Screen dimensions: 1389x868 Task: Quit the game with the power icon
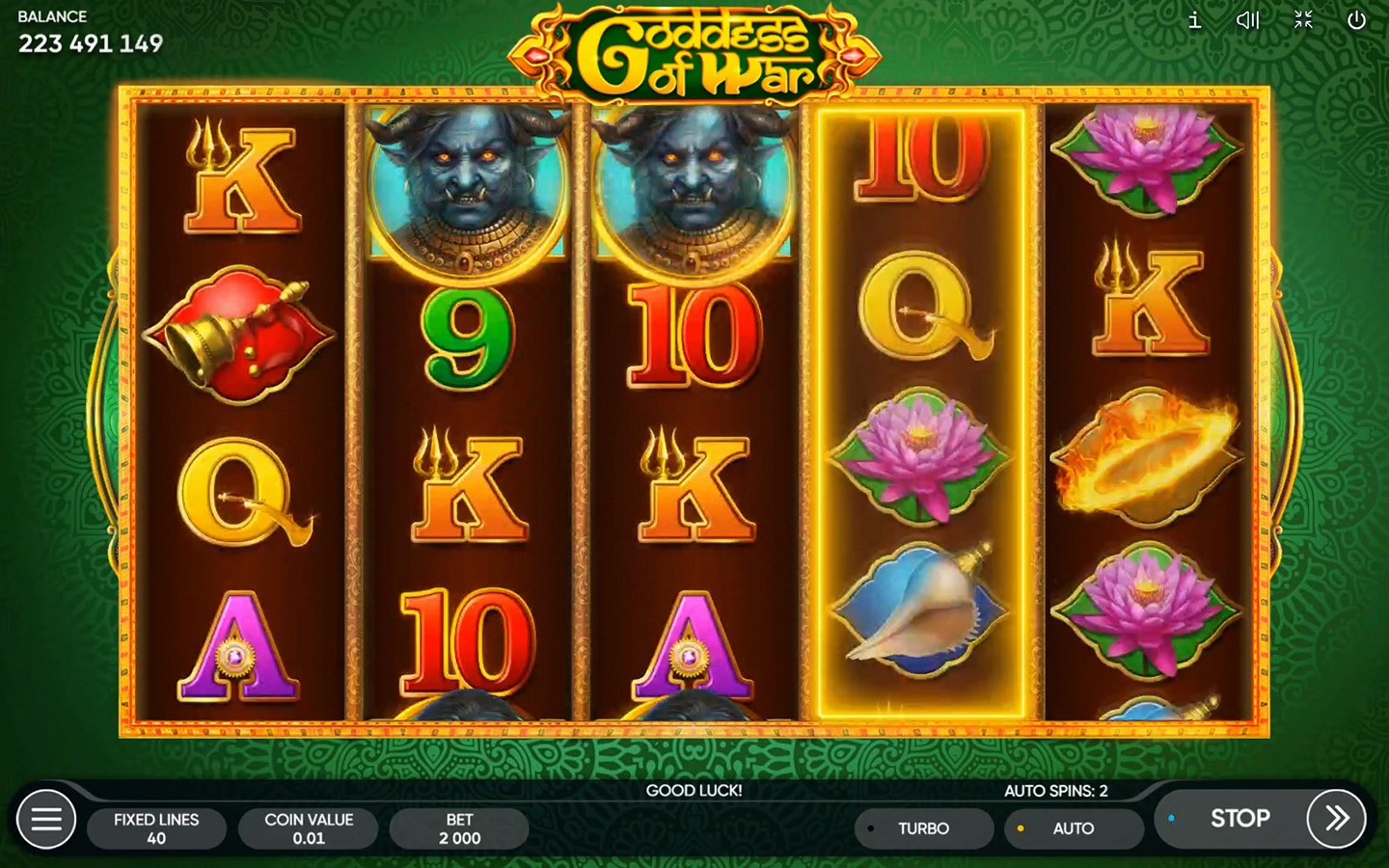click(1356, 20)
